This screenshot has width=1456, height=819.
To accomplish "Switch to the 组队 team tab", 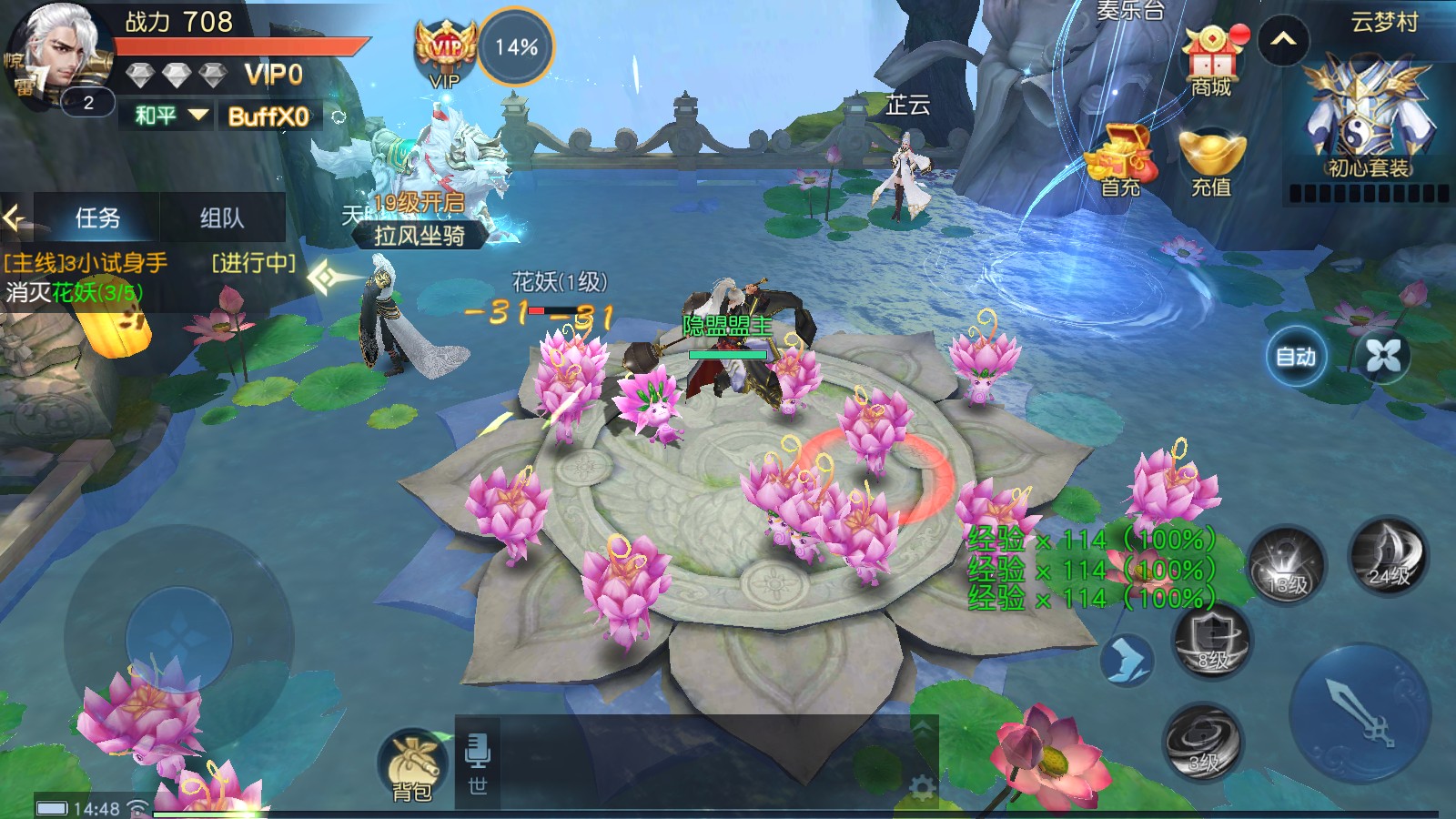I will pos(221,218).
